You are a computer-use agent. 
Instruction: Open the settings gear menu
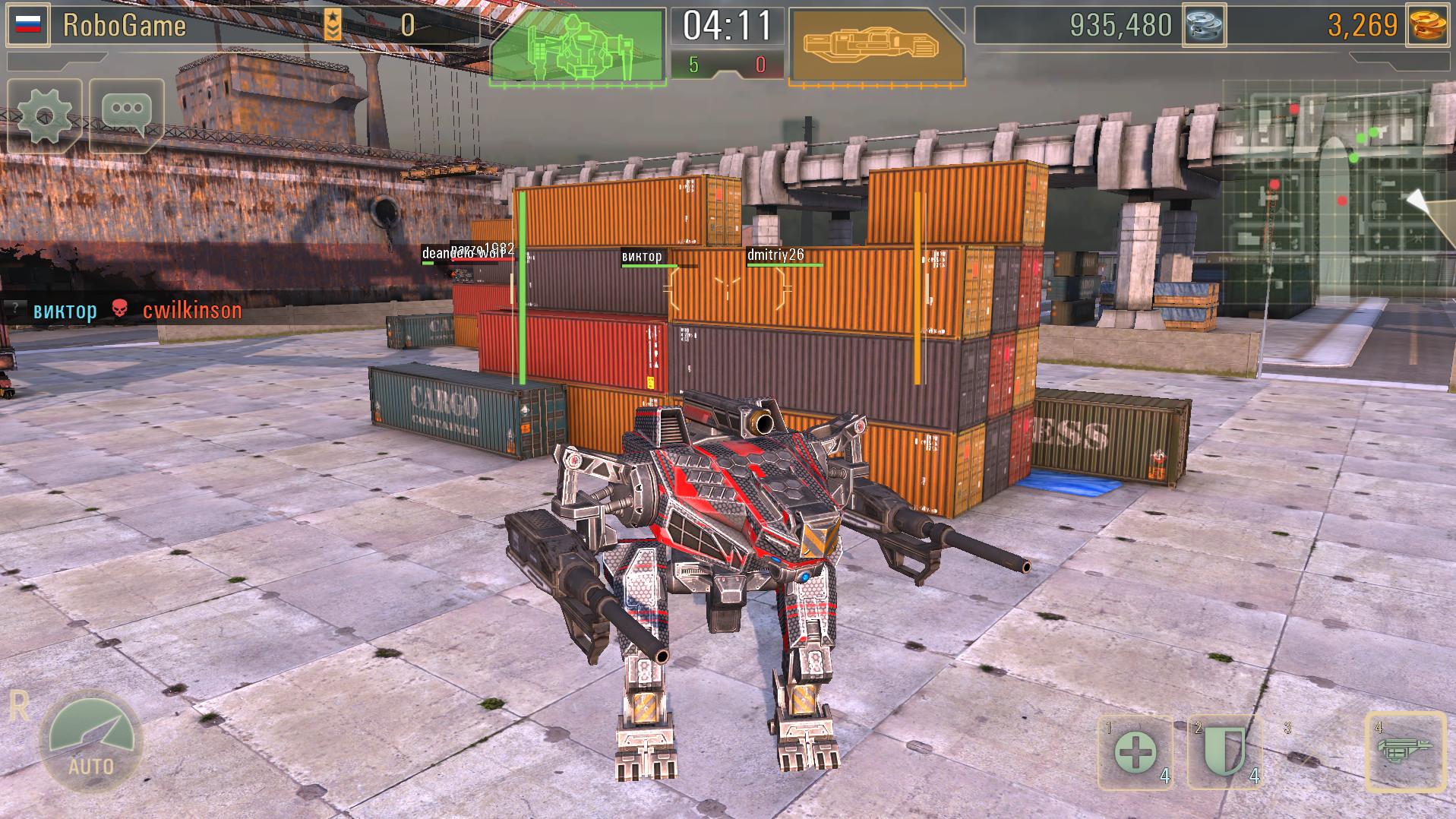44,114
